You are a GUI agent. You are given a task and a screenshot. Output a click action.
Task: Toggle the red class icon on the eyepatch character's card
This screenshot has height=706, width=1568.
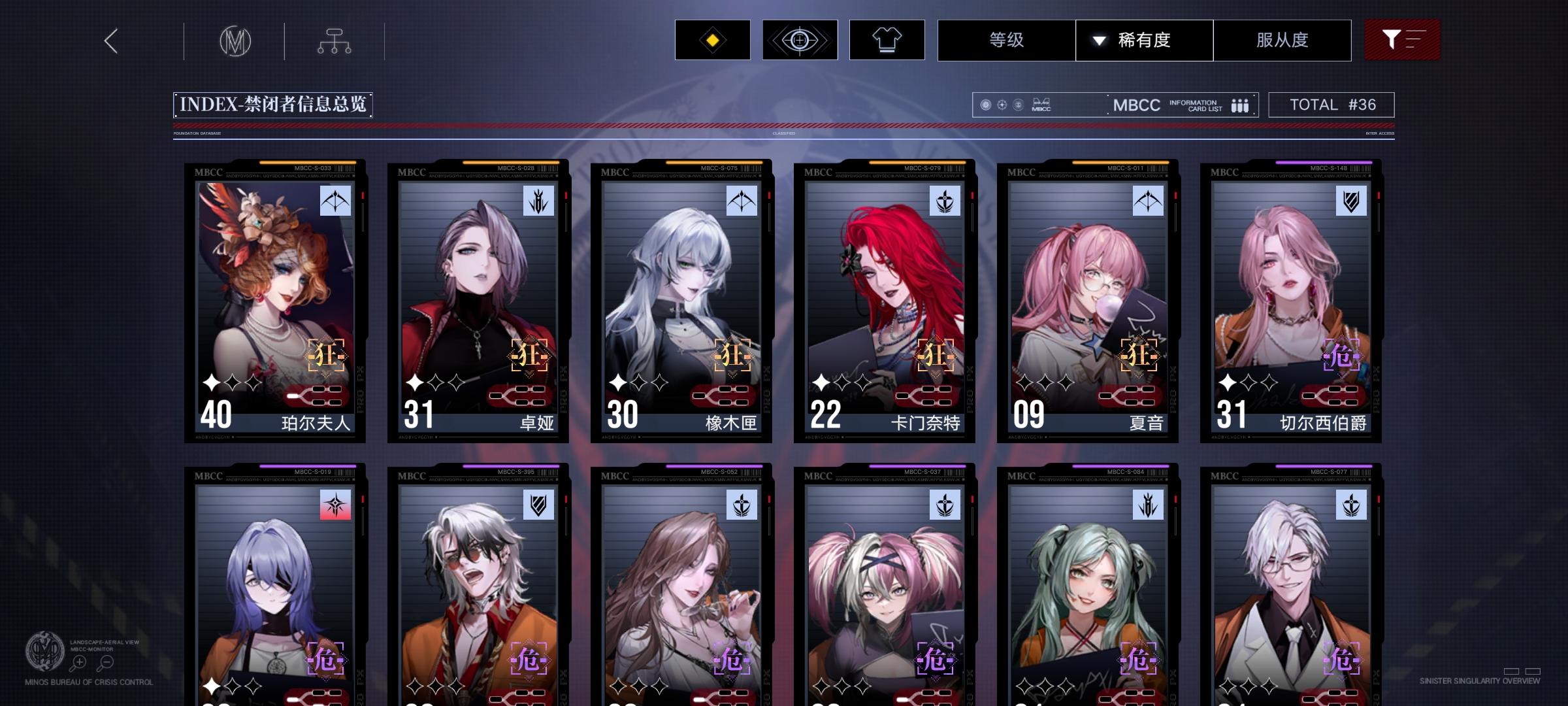click(x=335, y=505)
